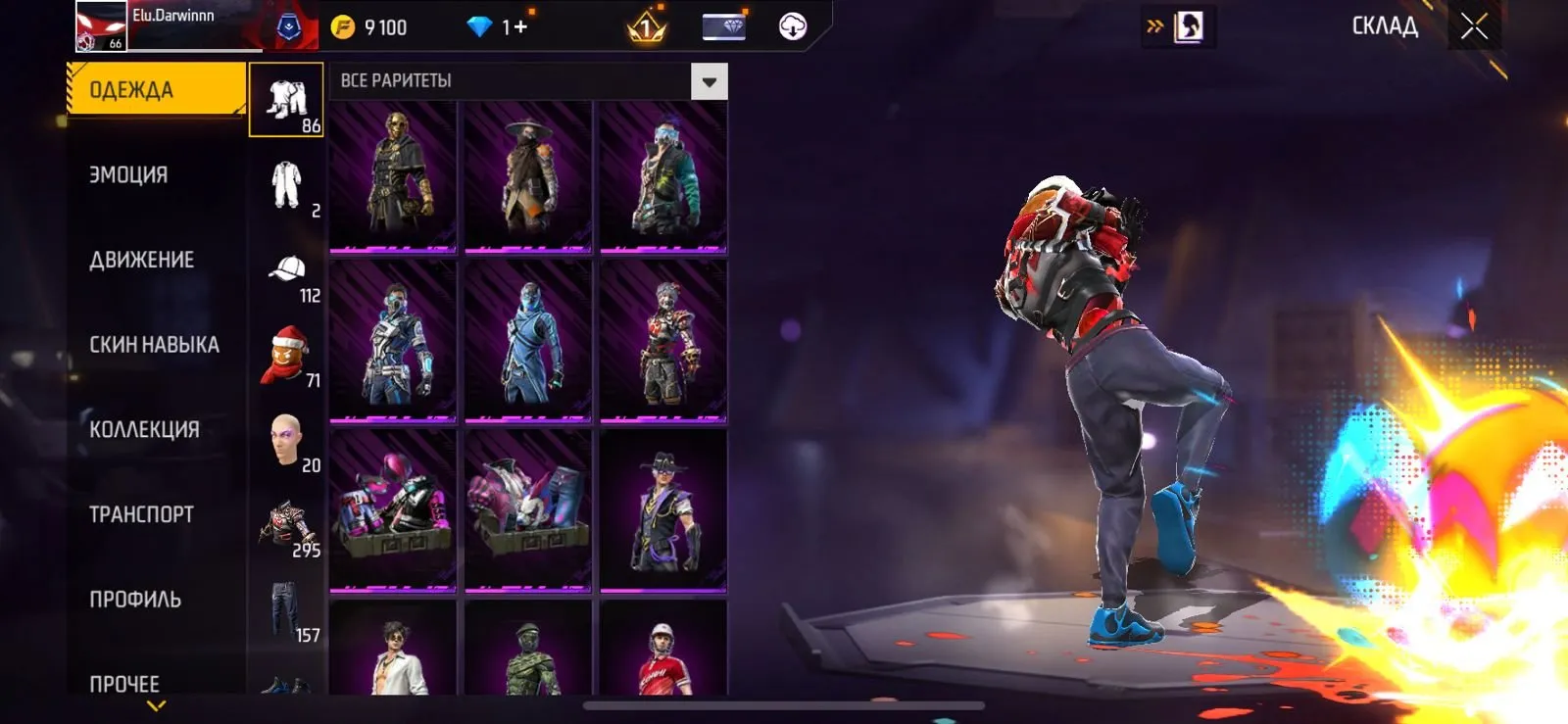
Task: Open the СКИН НАВЫКА section
Action: (152, 344)
